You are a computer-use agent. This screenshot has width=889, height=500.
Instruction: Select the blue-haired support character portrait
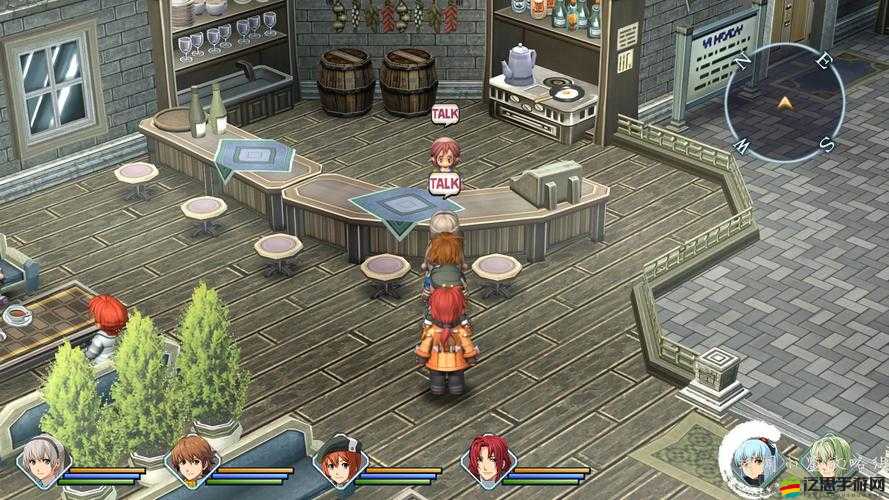(748, 462)
